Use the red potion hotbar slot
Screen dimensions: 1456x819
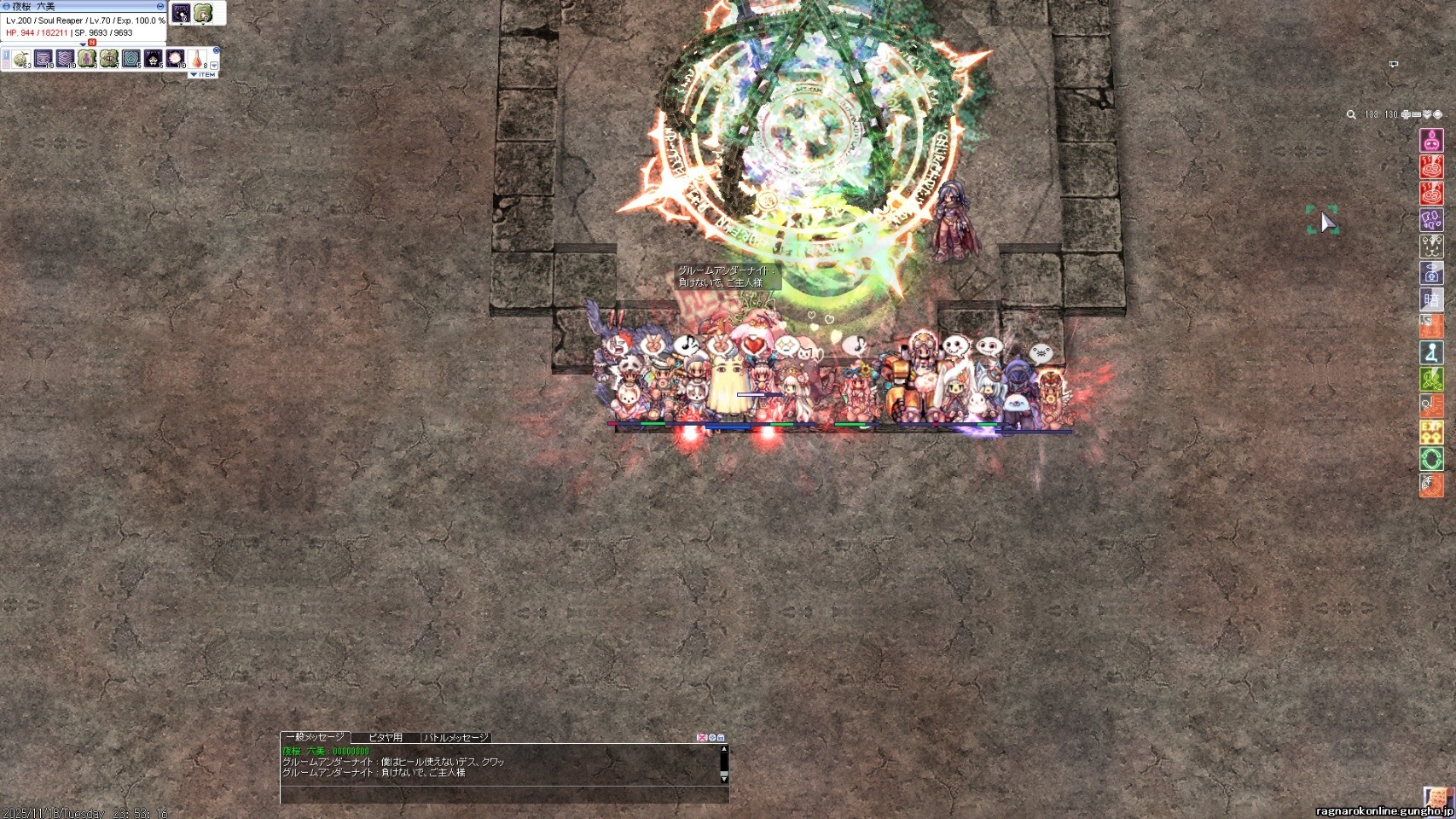[197, 59]
